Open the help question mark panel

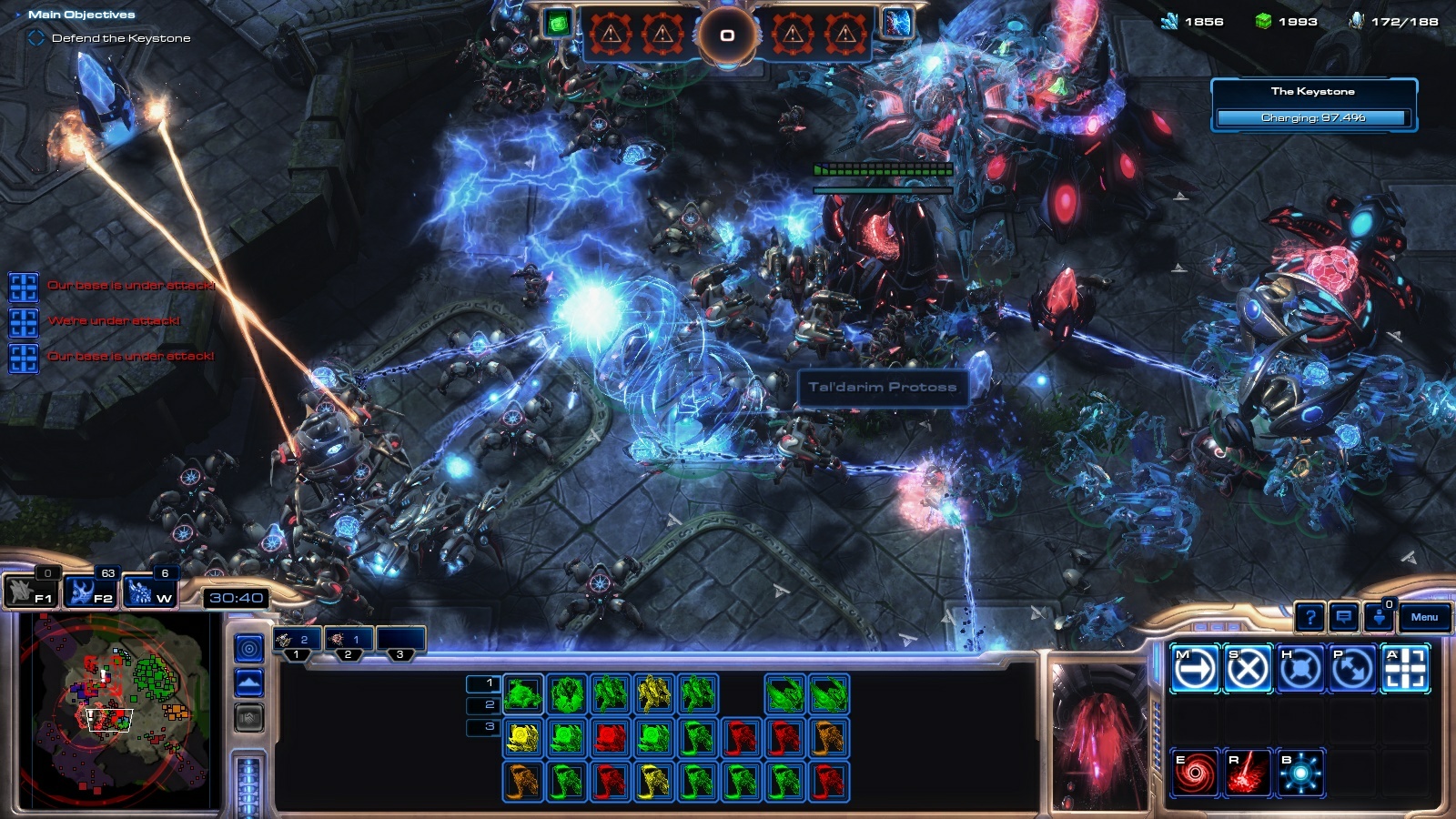[1309, 618]
